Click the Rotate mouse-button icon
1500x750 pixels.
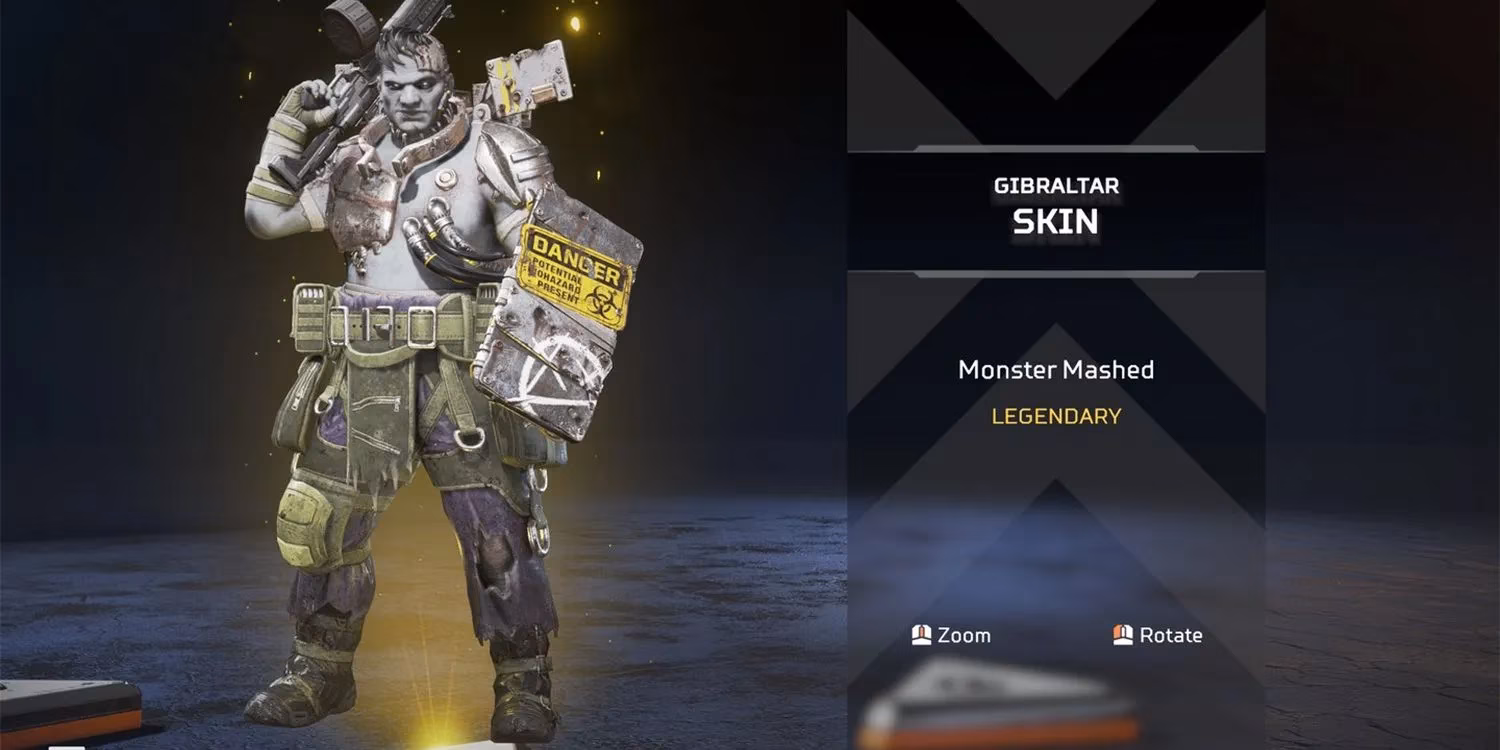click(x=1122, y=635)
